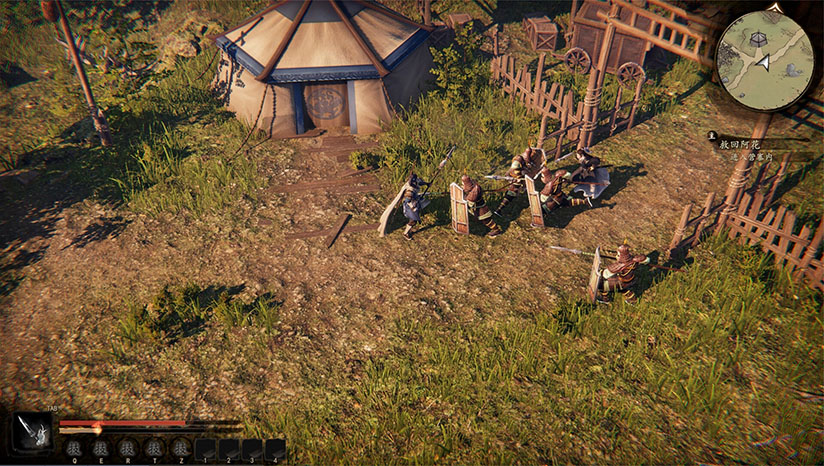
Task: Trigger the skill slot labeled R
Action: pos(127,448)
